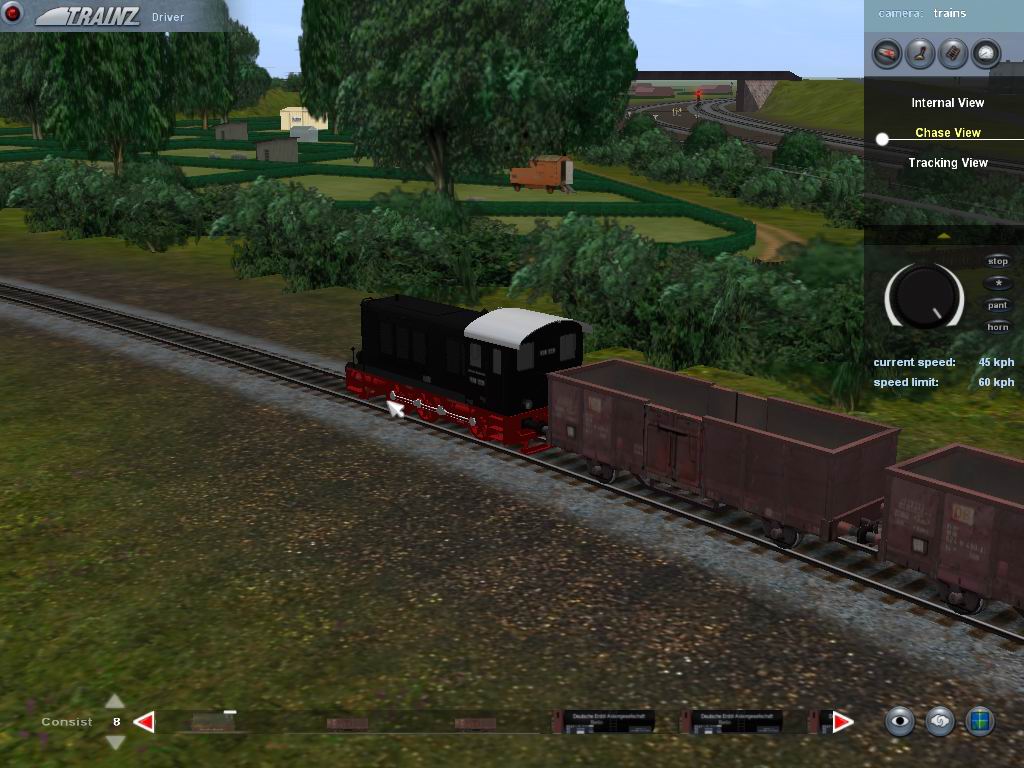Viewport: 1024px width, 768px height.
Task: Decrease the consist number with down arrow
Action: [115, 741]
